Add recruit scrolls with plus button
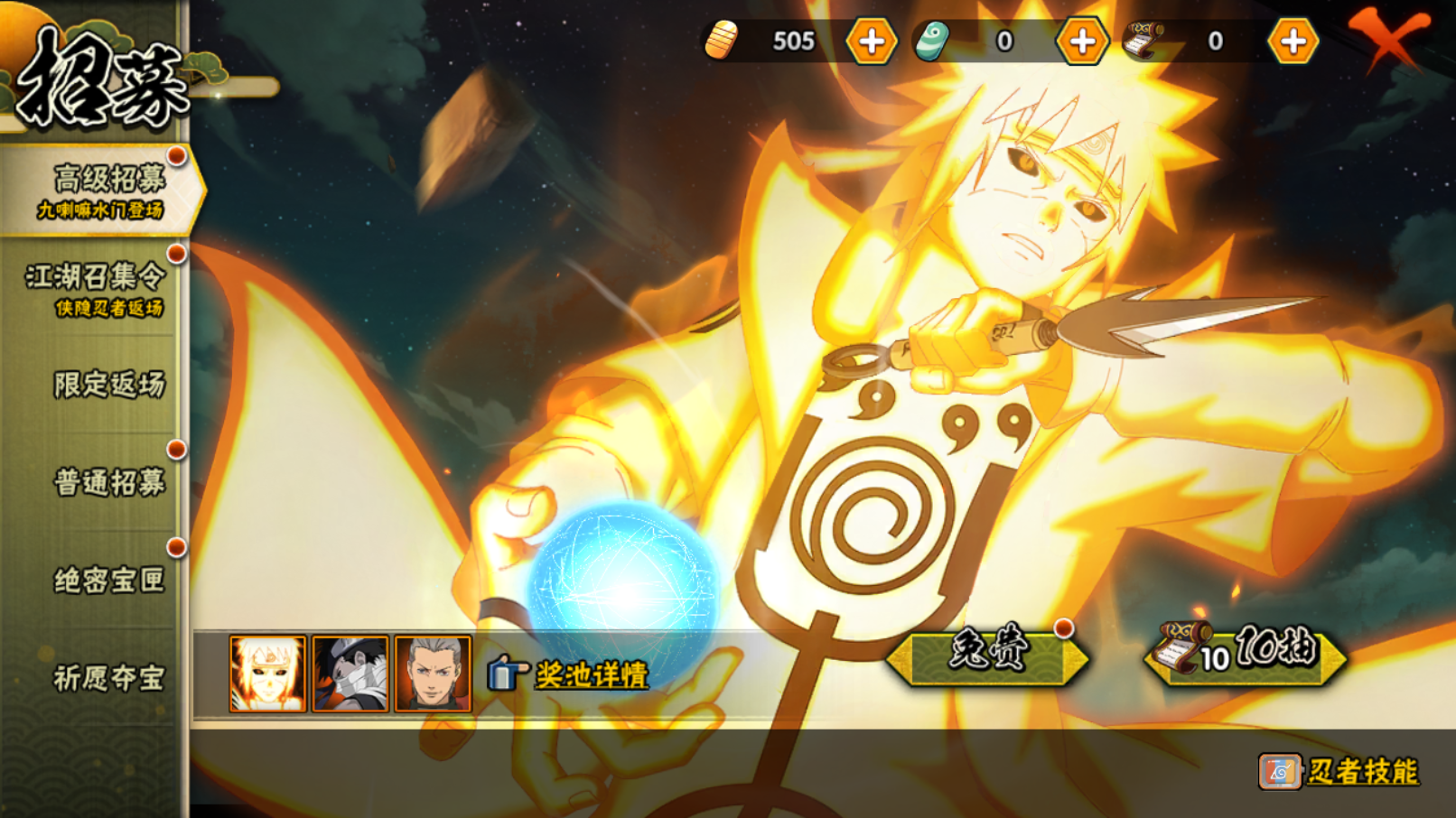 pos(1293,42)
